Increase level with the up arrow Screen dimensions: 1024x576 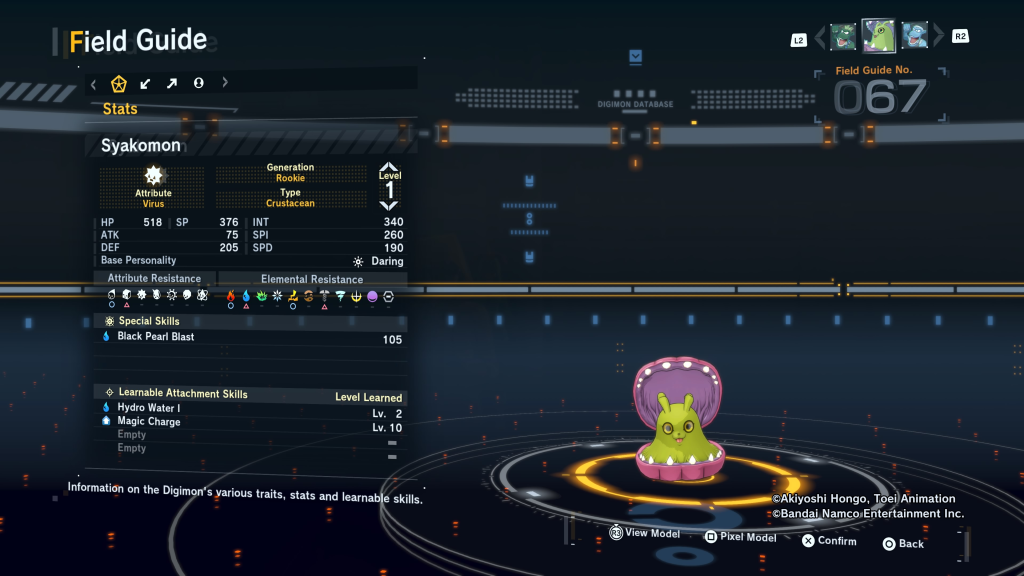tap(389, 168)
